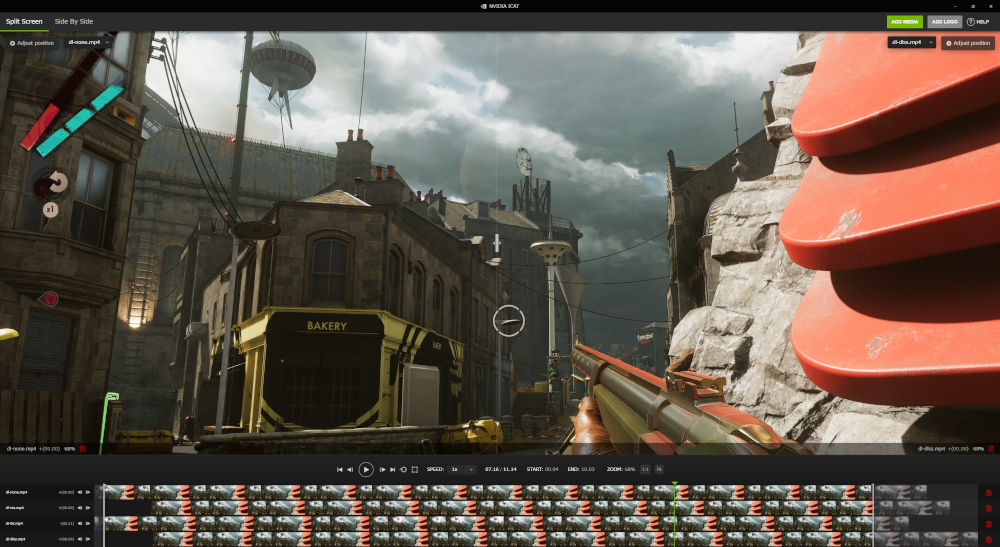The height and width of the screenshot is (547, 1000).
Task: Select the Split Screen tab
Action: click(x=23, y=21)
